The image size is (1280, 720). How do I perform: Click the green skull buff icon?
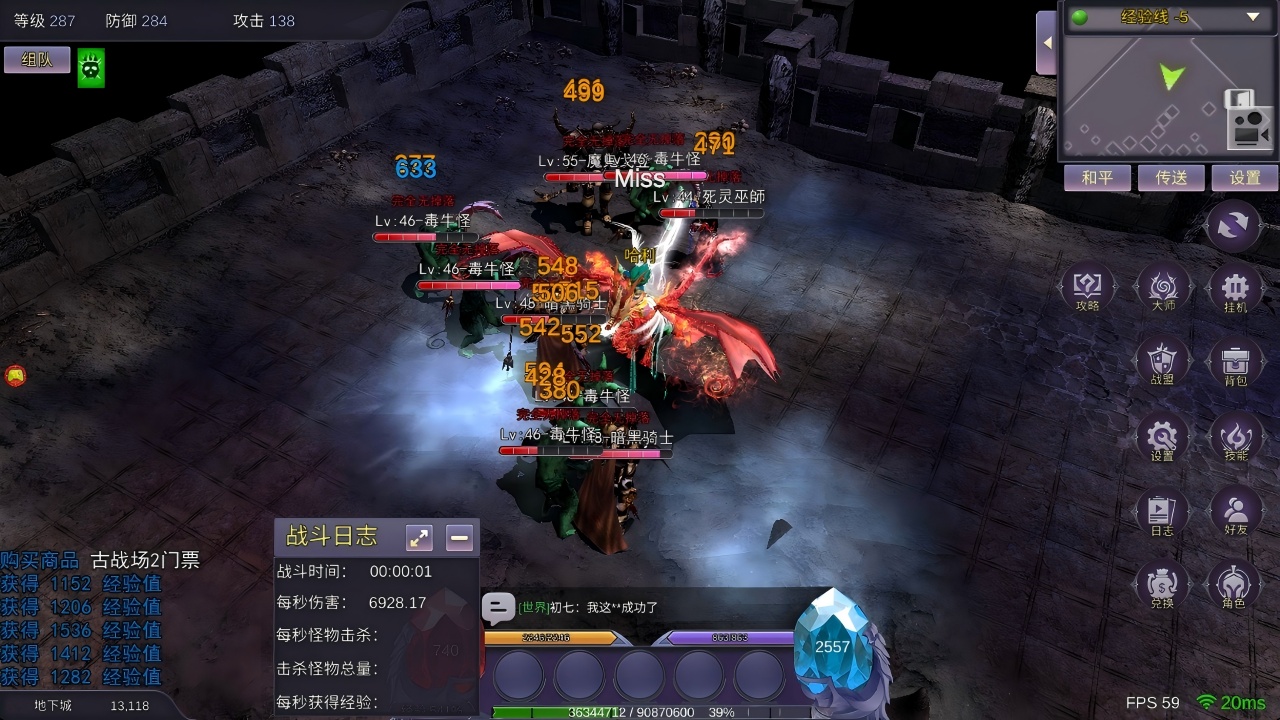pyautogui.click(x=91, y=68)
